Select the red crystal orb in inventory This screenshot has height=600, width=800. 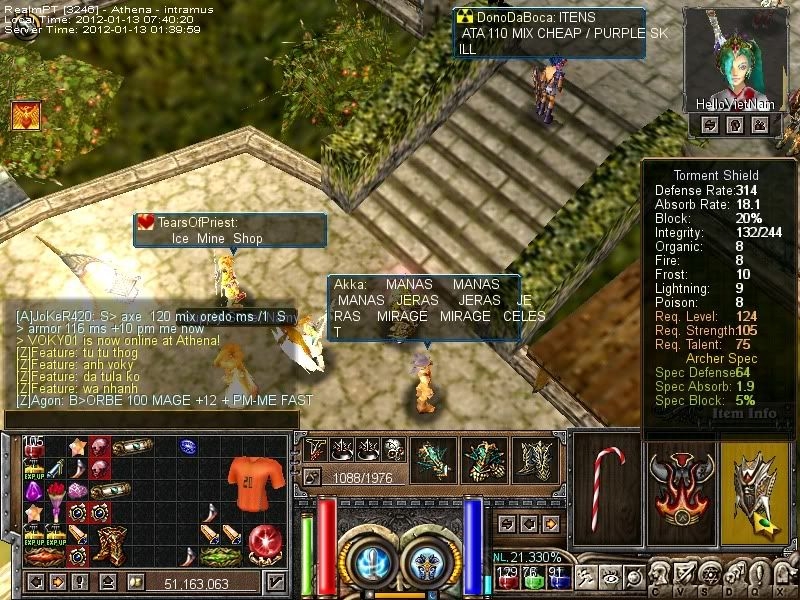coord(265,541)
